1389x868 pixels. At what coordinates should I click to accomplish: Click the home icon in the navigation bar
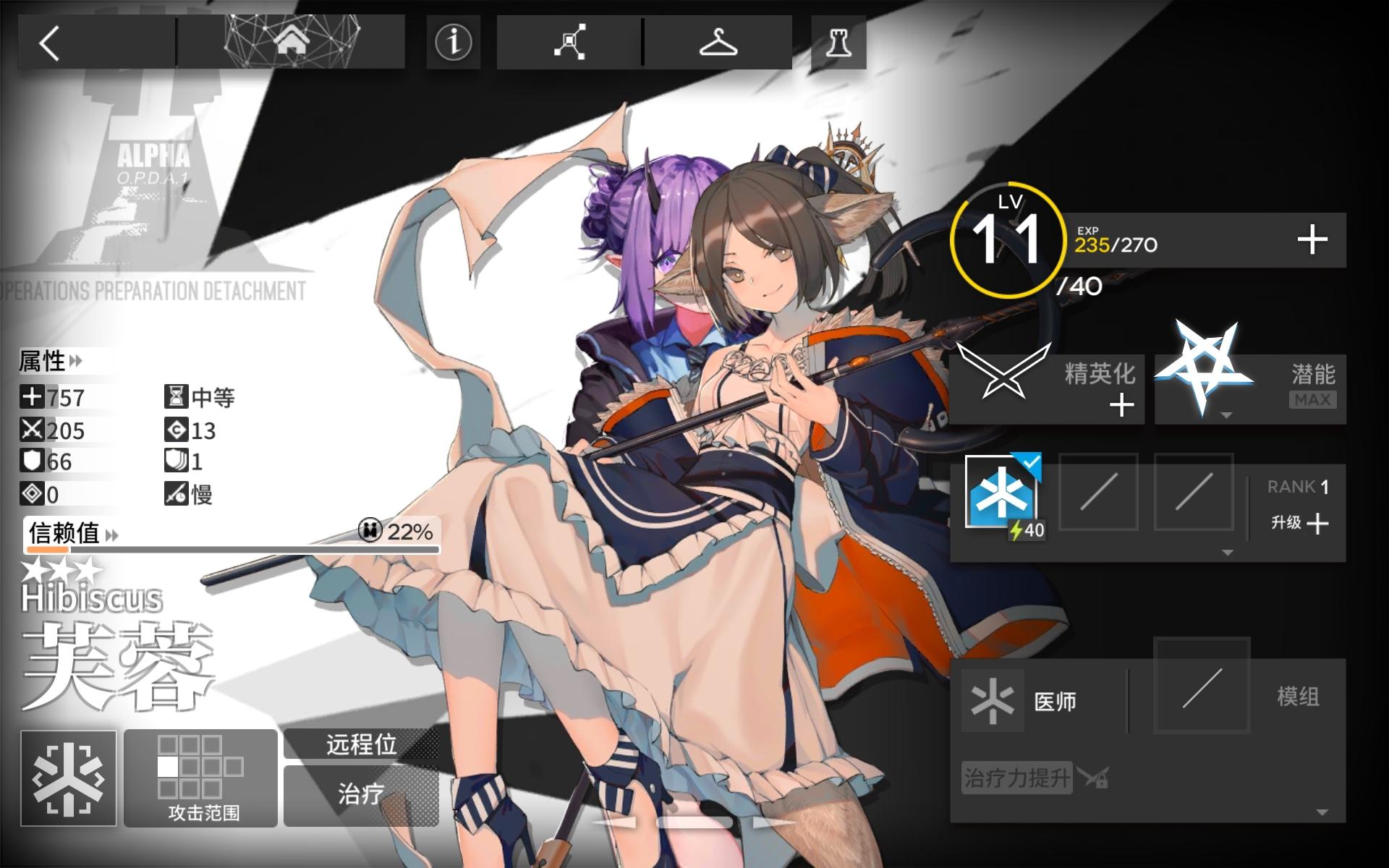point(289,41)
